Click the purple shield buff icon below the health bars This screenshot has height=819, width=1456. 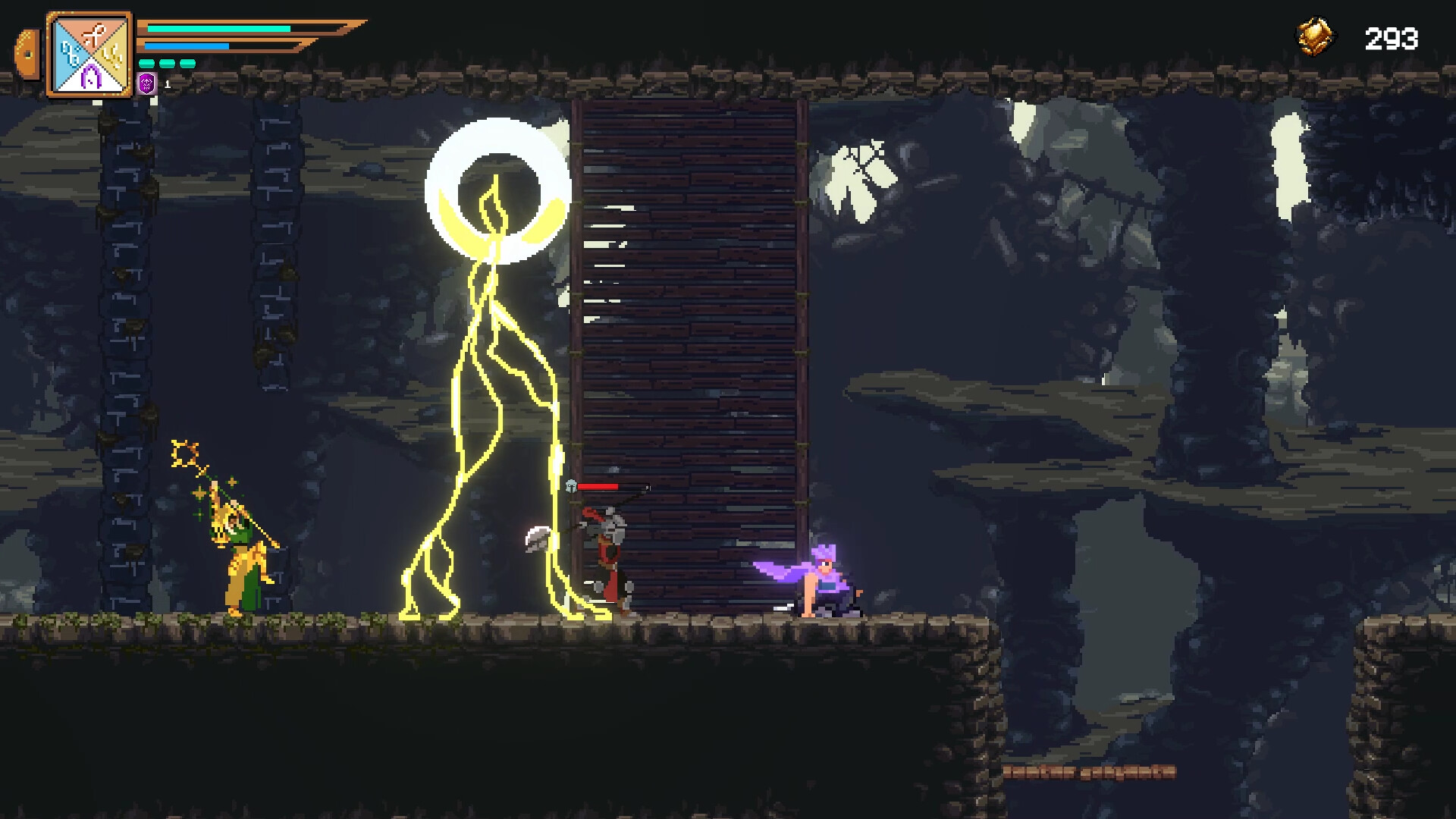click(x=146, y=83)
